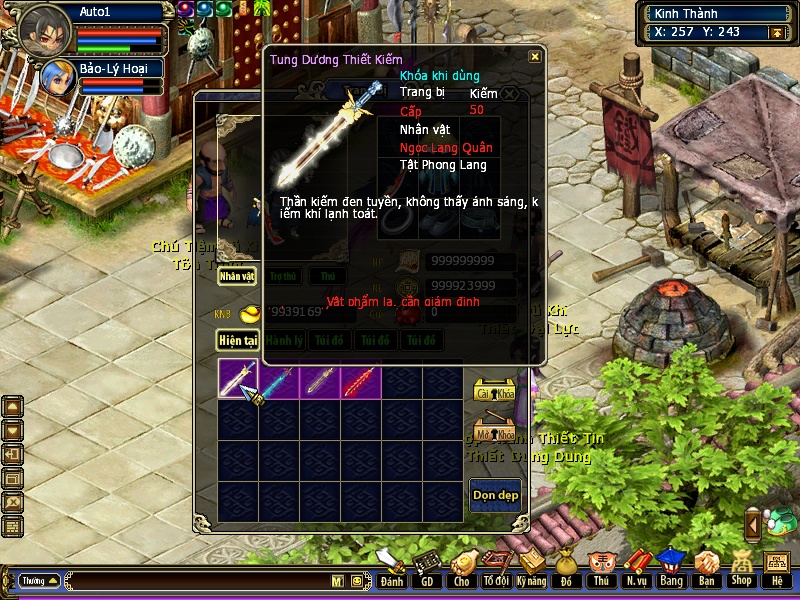Screen dimensions: 800x600
Task: Select the Tung Dương Thiết Kiếm sword slot
Action: (x=238, y=381)
